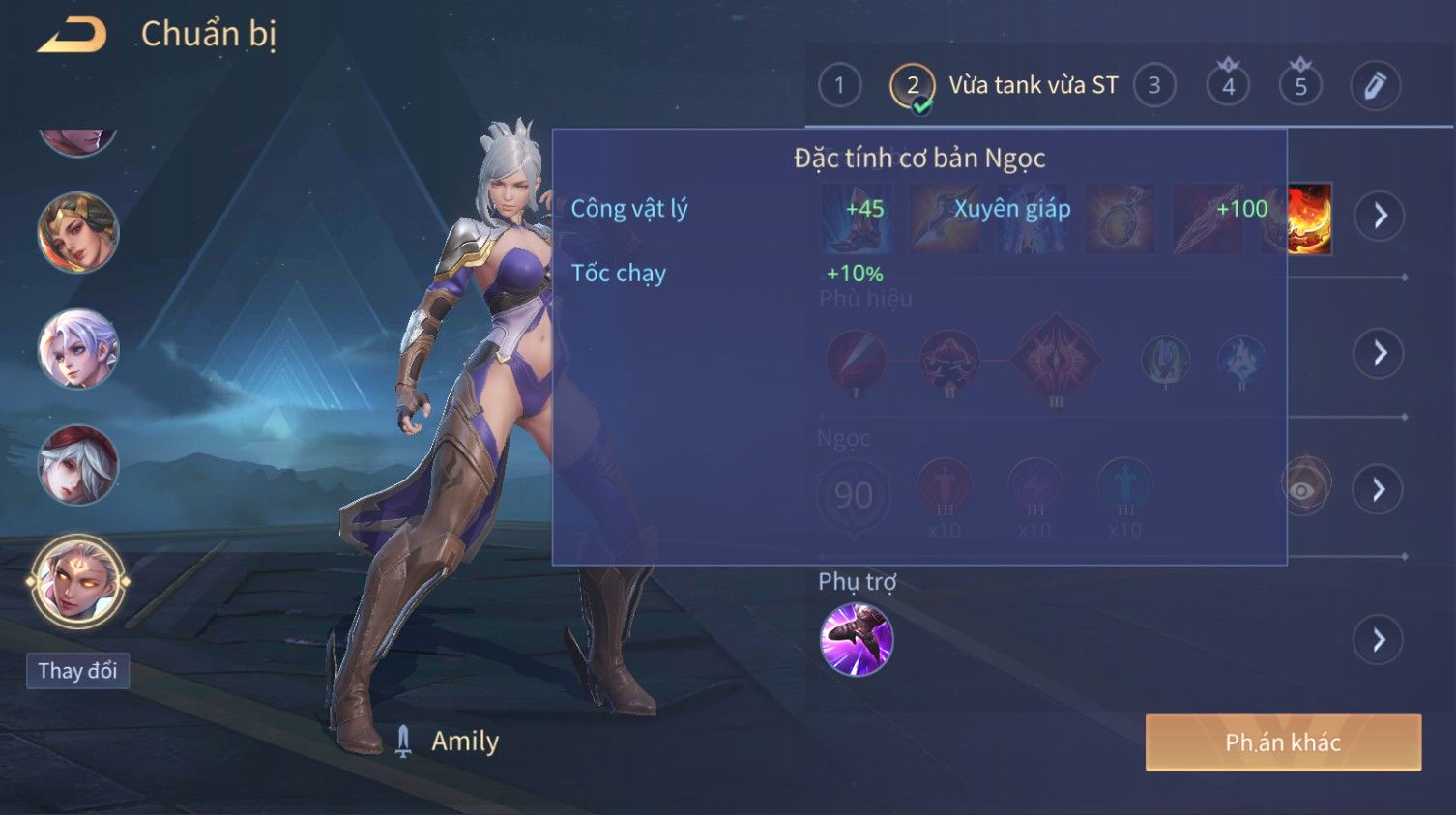Click the "Phương án khác" button
The width and height of the screenshot is (1456, 815).
coord(1283,742)
